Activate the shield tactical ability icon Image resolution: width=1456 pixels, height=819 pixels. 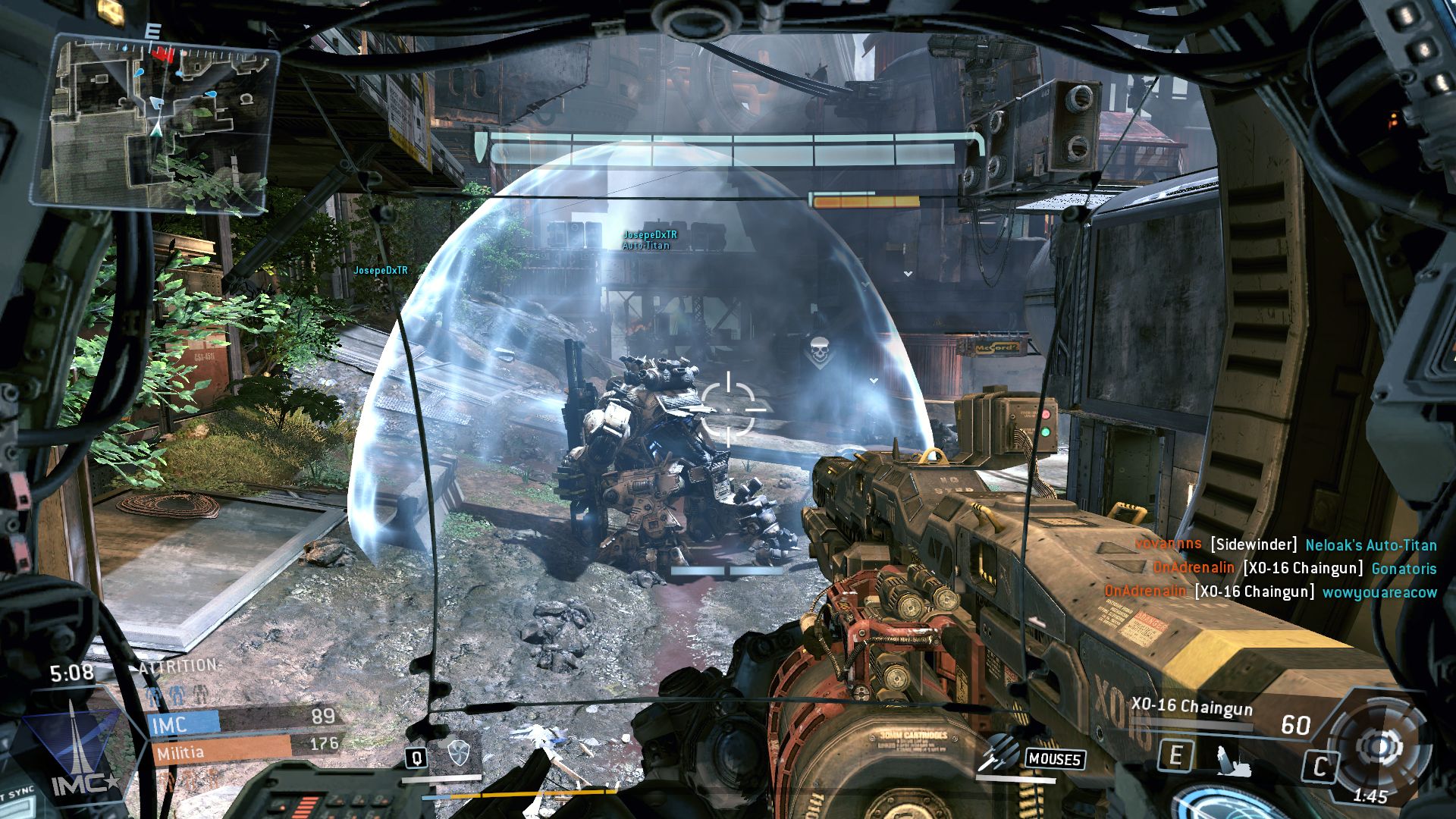click(x=458, y=753)
